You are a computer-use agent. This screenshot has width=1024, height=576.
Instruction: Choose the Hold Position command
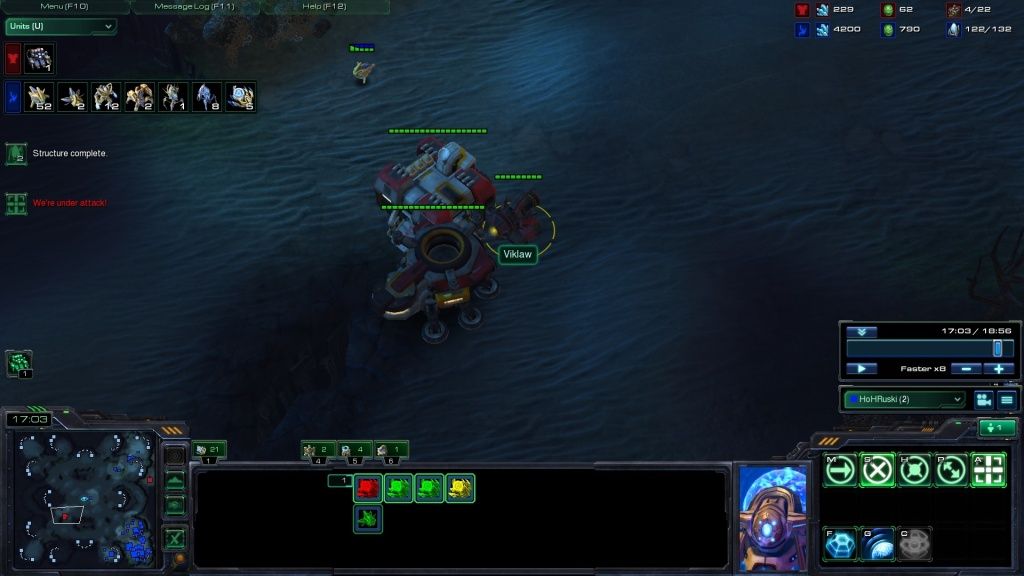pyautogui.click(x=914, y=469)
